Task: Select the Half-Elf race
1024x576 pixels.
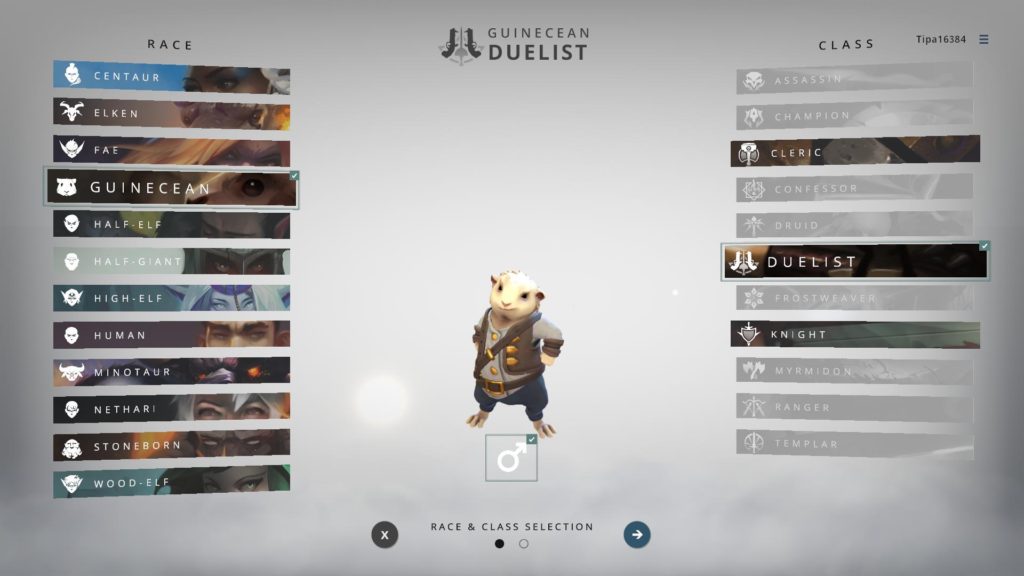Action: [171, 225]
